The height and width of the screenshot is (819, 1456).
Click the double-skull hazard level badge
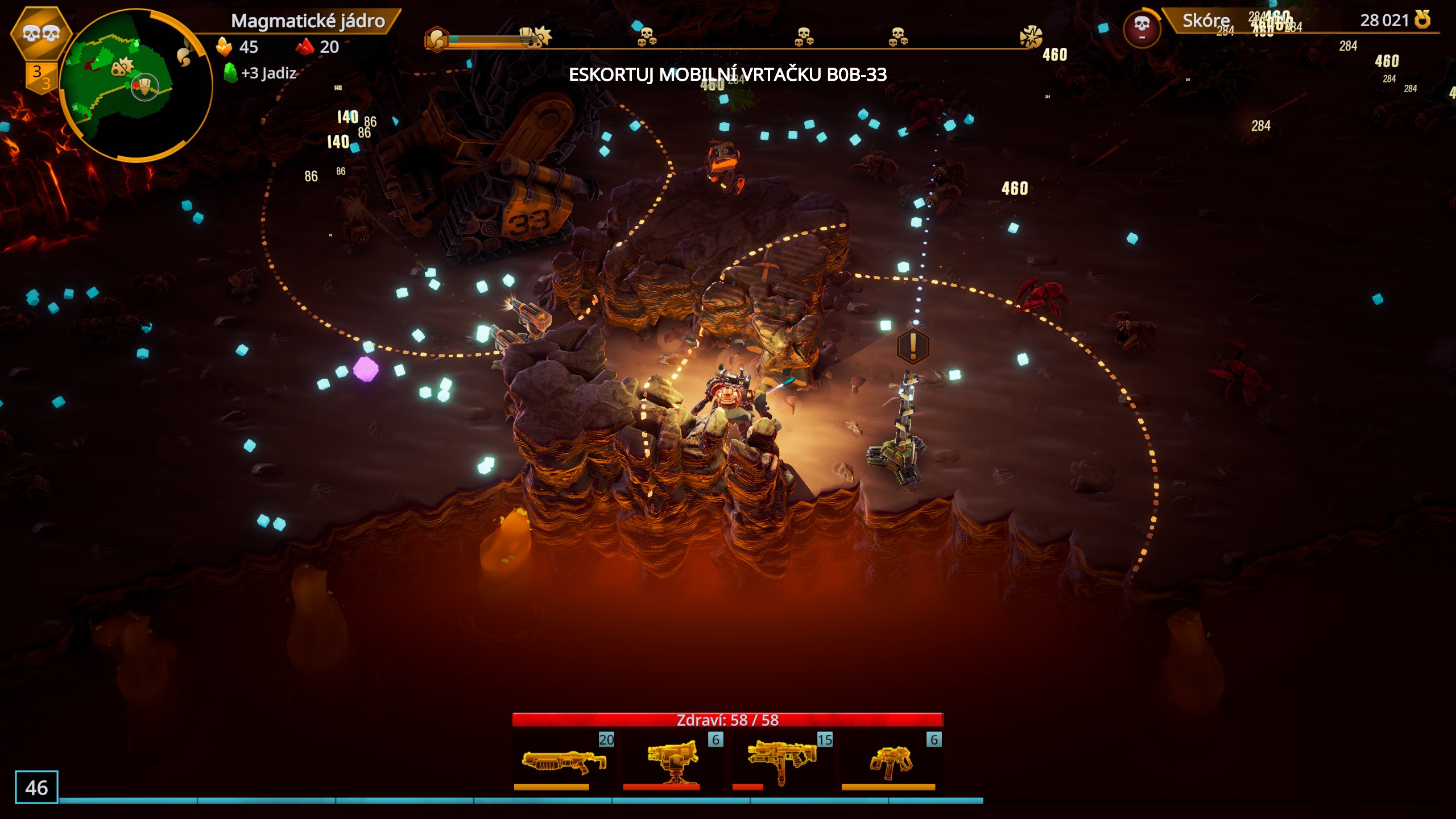(41, 34)
